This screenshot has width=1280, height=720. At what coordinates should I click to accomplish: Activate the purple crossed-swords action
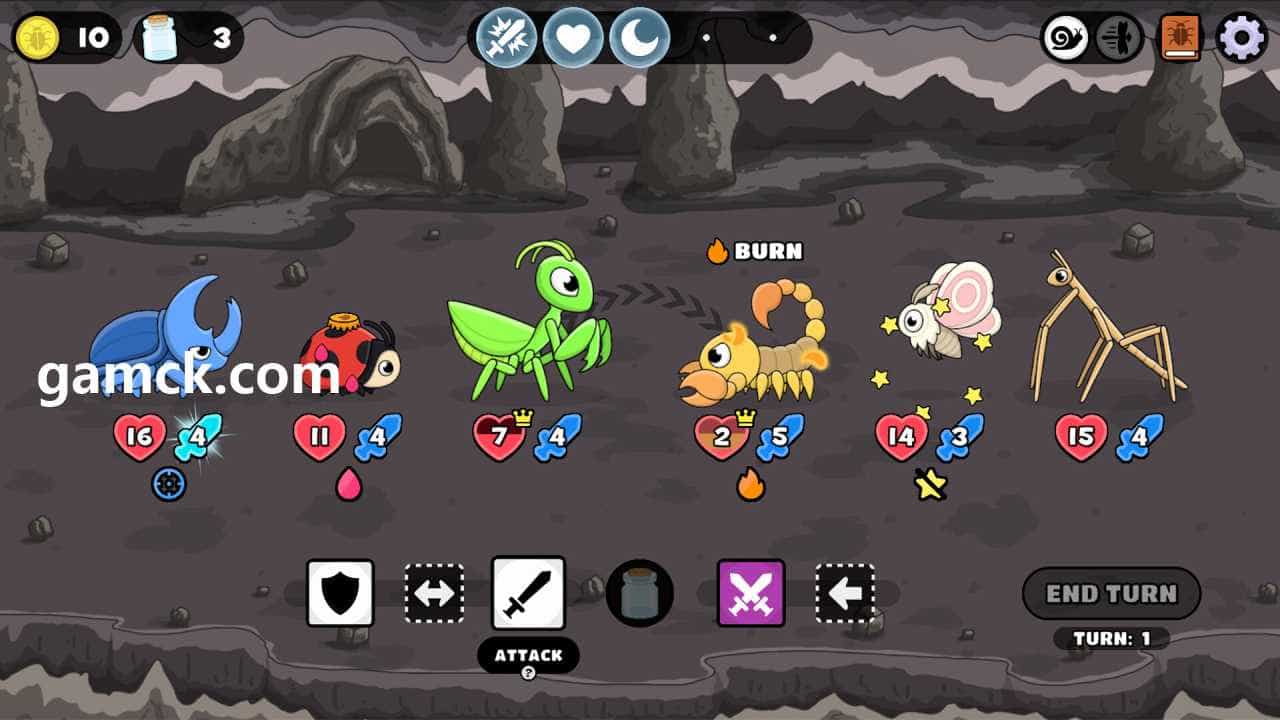pyautogui.click(x=751, y=593)
